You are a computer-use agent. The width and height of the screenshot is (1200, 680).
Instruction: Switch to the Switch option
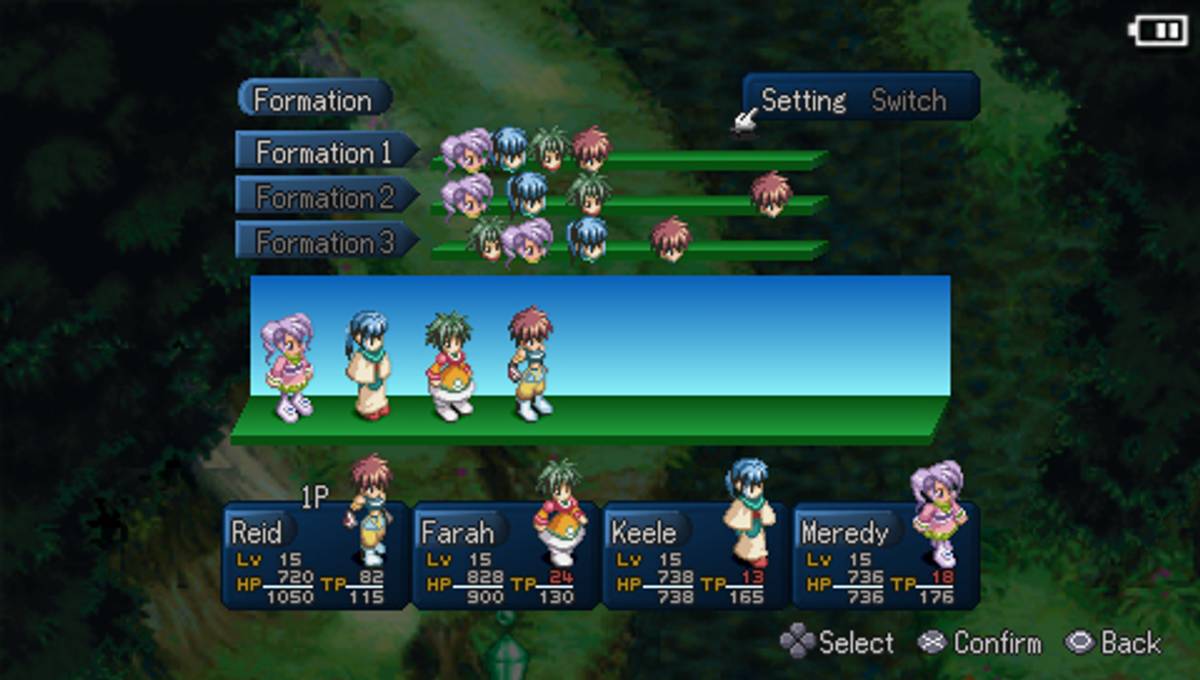tap(908, 100)
